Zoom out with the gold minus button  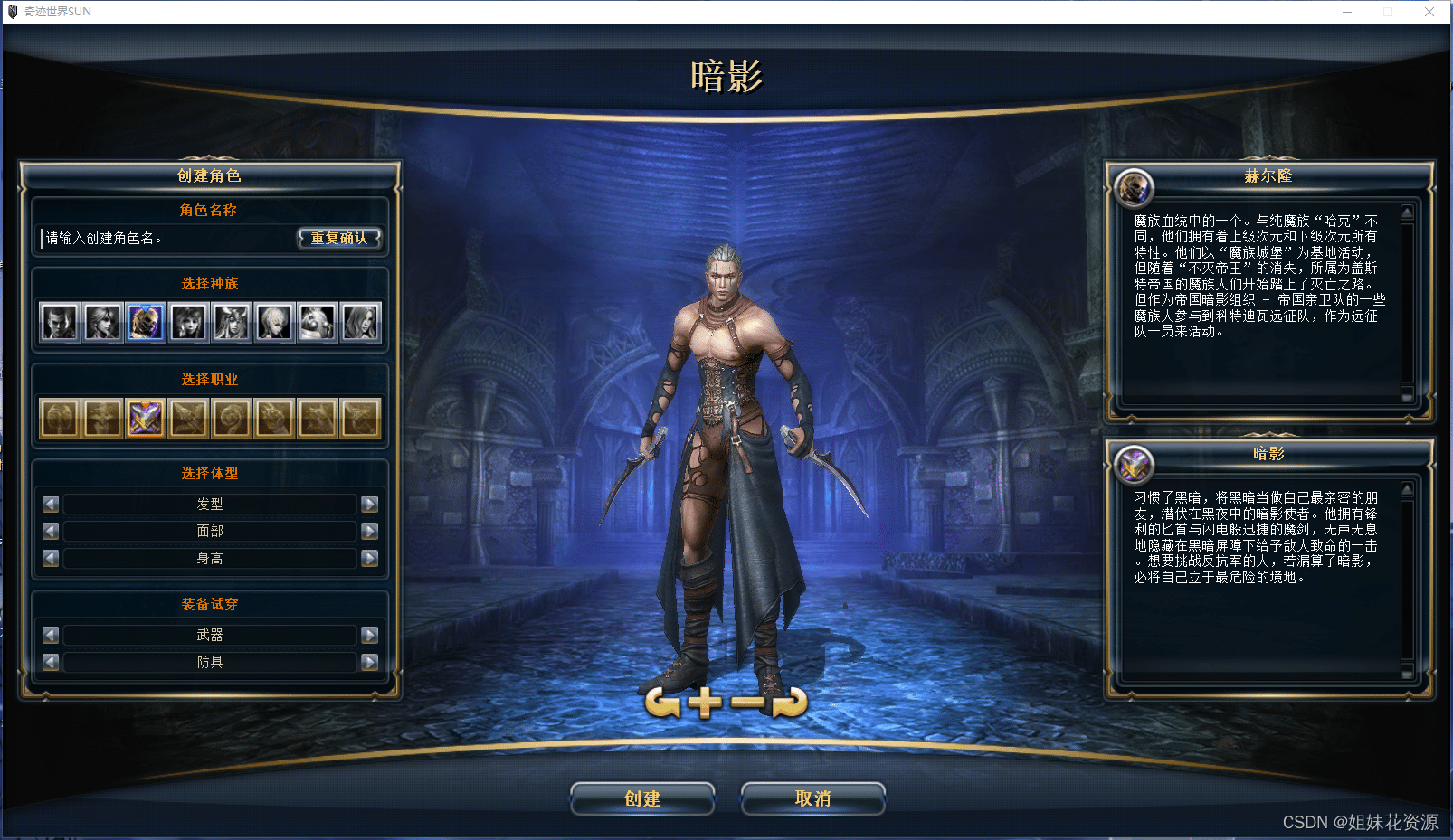coord(747,703)
